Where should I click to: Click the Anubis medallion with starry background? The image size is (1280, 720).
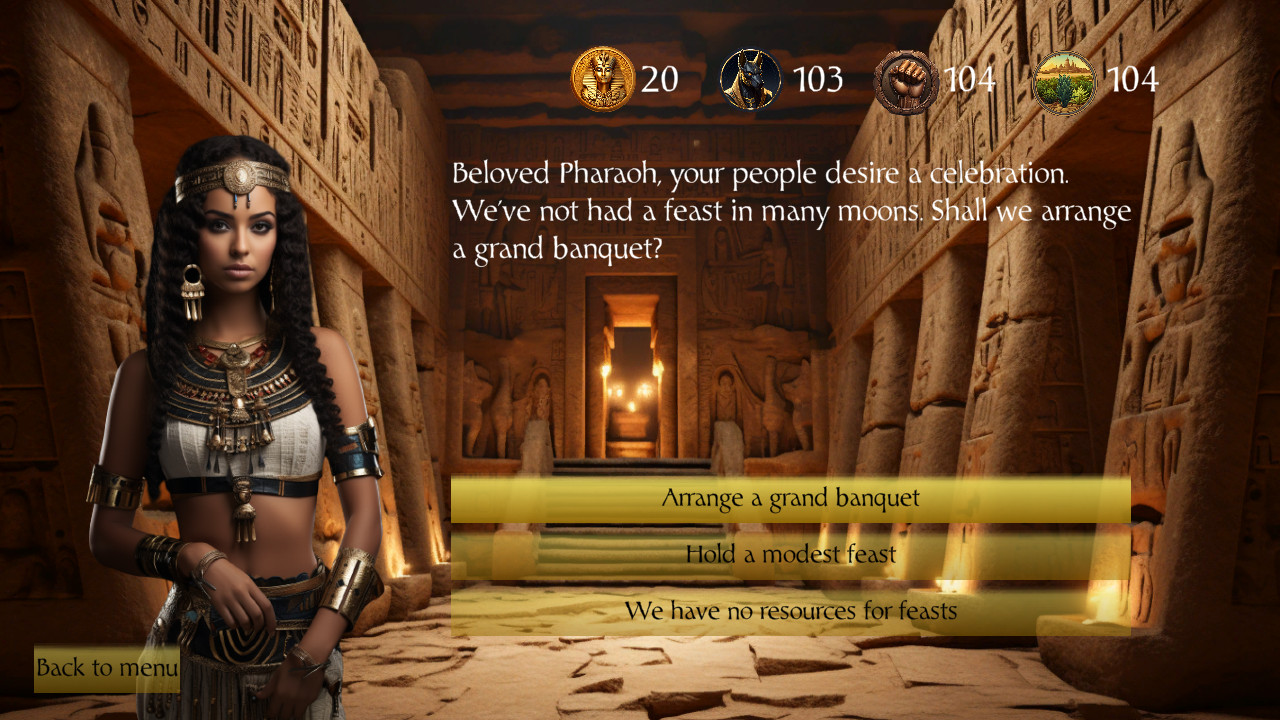[750, 76]
